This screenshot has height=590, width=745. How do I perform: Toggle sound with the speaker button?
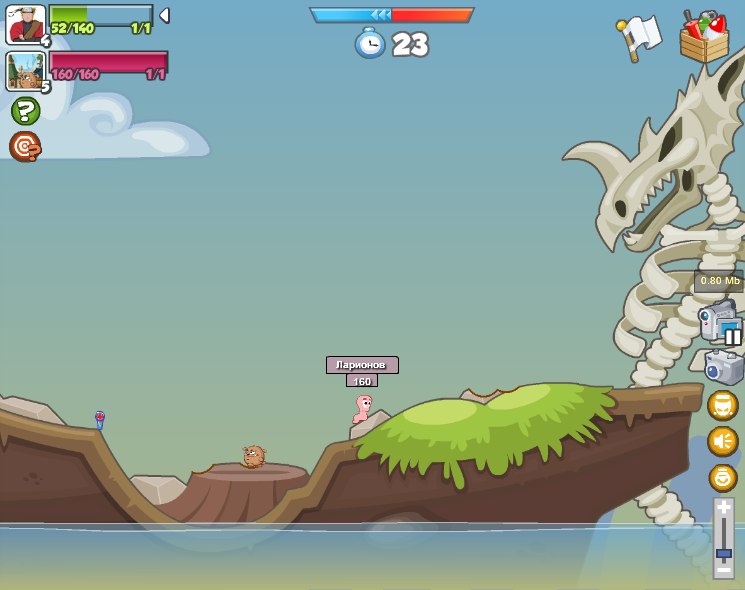point(722,441)
